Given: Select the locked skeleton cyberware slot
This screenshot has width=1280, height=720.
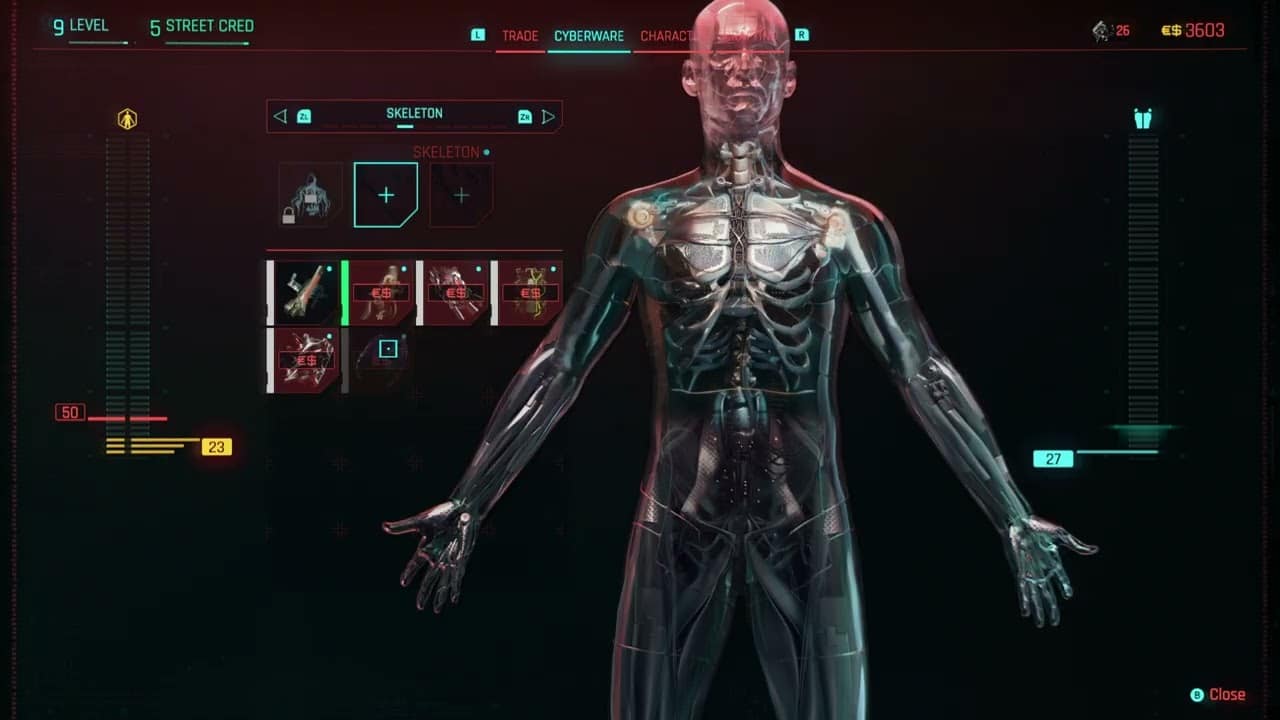Looking at the screenshot, I should pos(310,195).
